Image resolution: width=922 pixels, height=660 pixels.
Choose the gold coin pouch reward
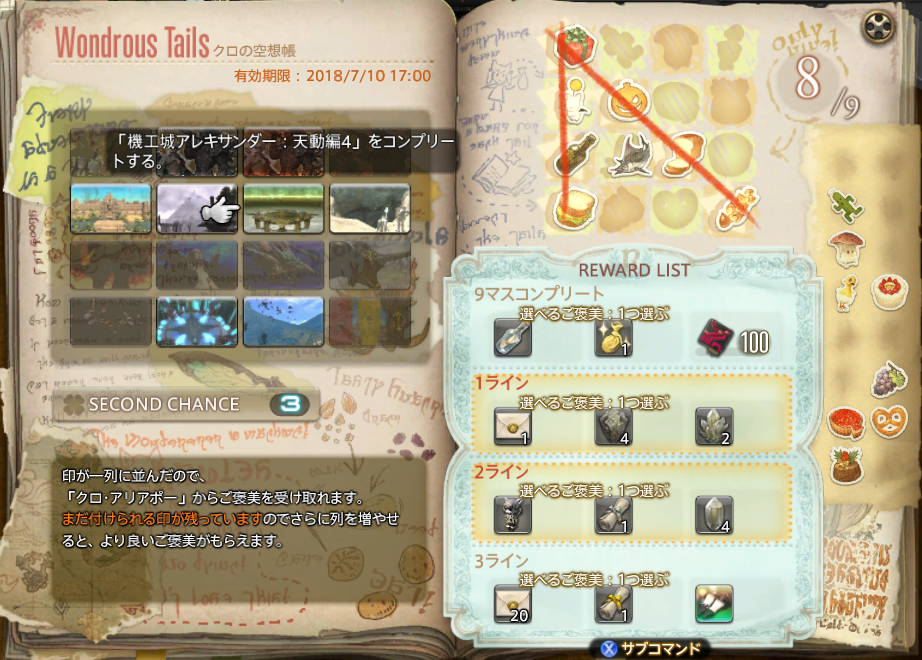pos(613,338)
